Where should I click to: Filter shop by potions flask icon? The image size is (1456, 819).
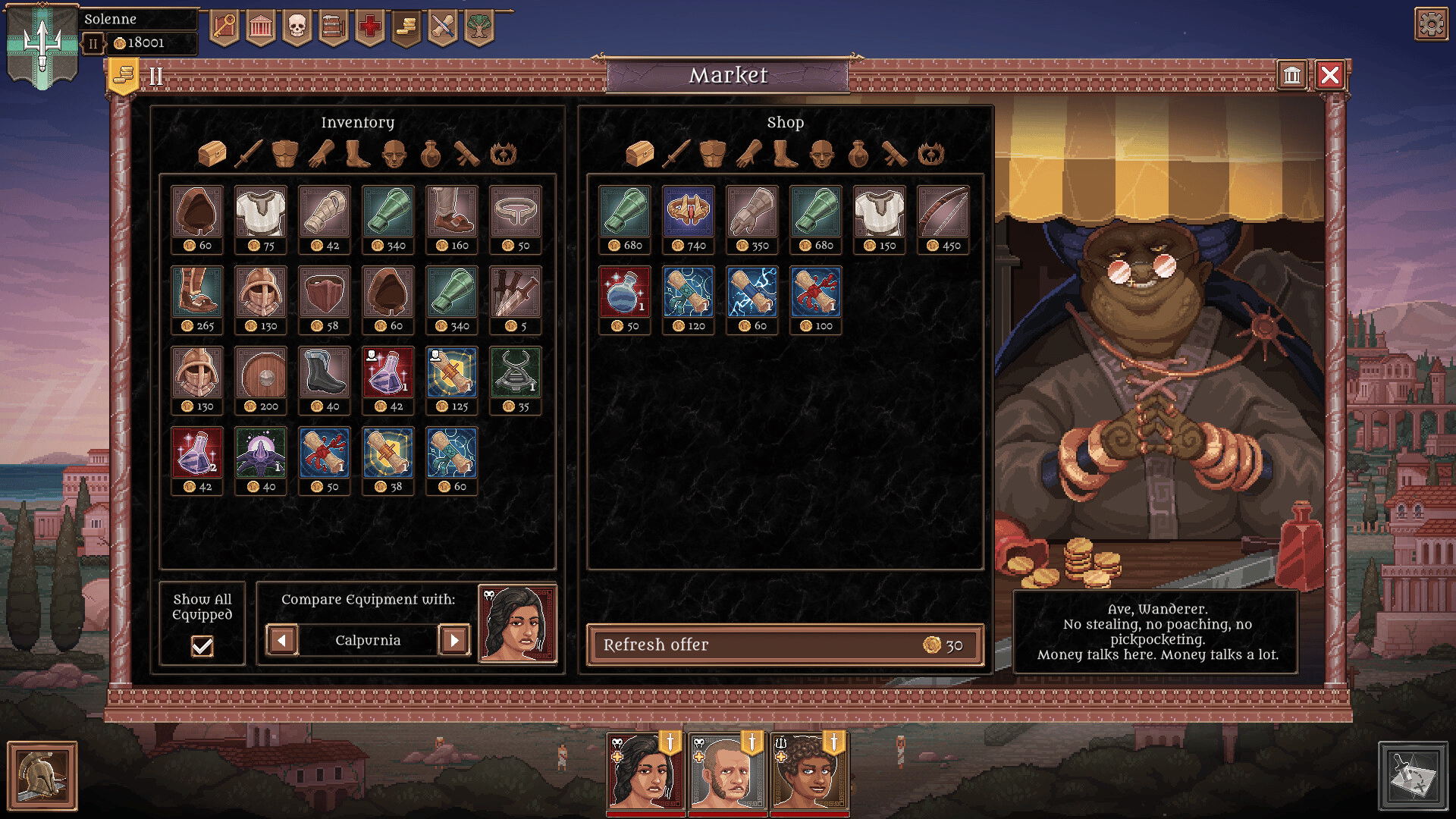coord(858,154)
